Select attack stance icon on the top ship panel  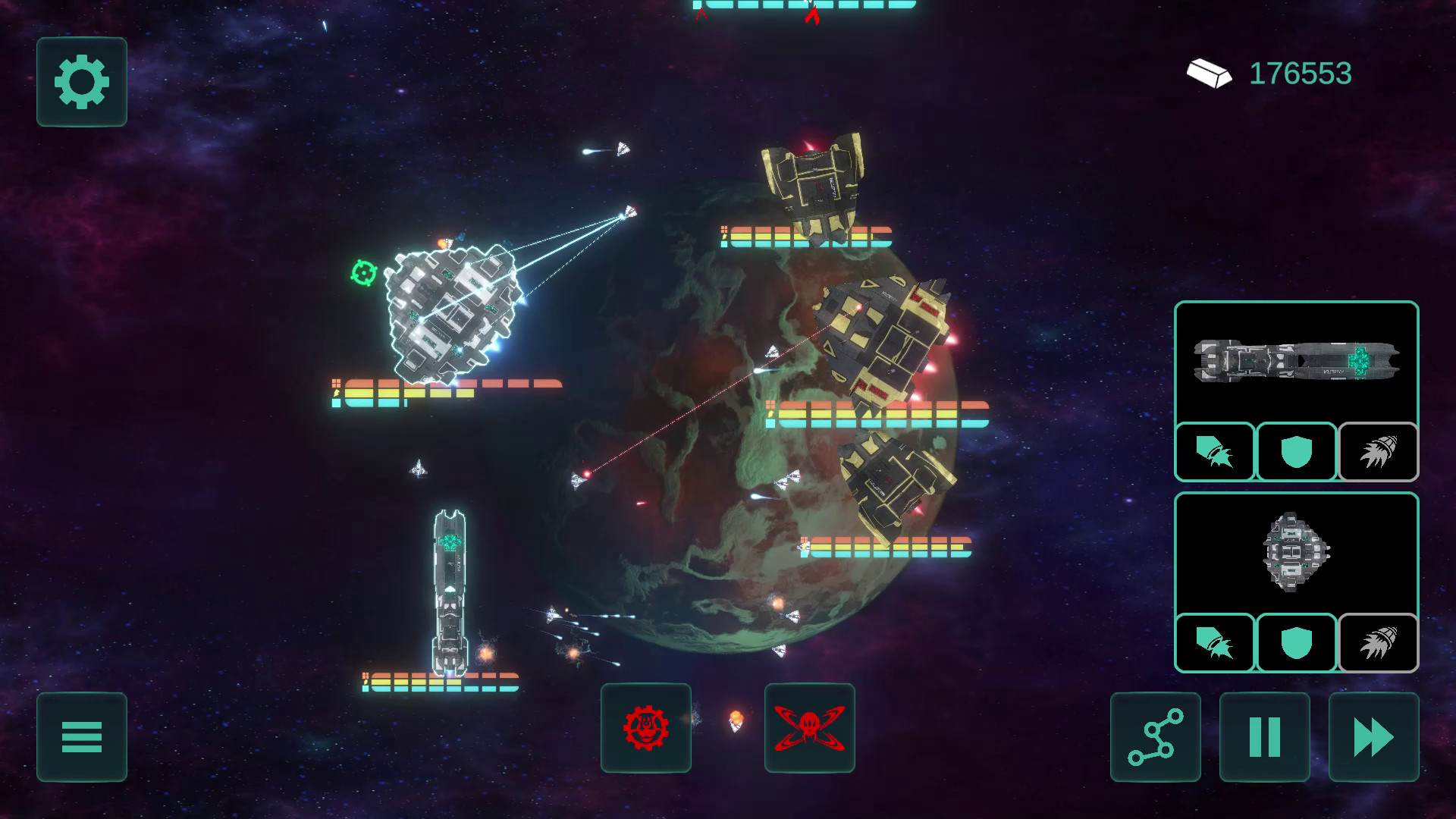(x=1214, y=452)
